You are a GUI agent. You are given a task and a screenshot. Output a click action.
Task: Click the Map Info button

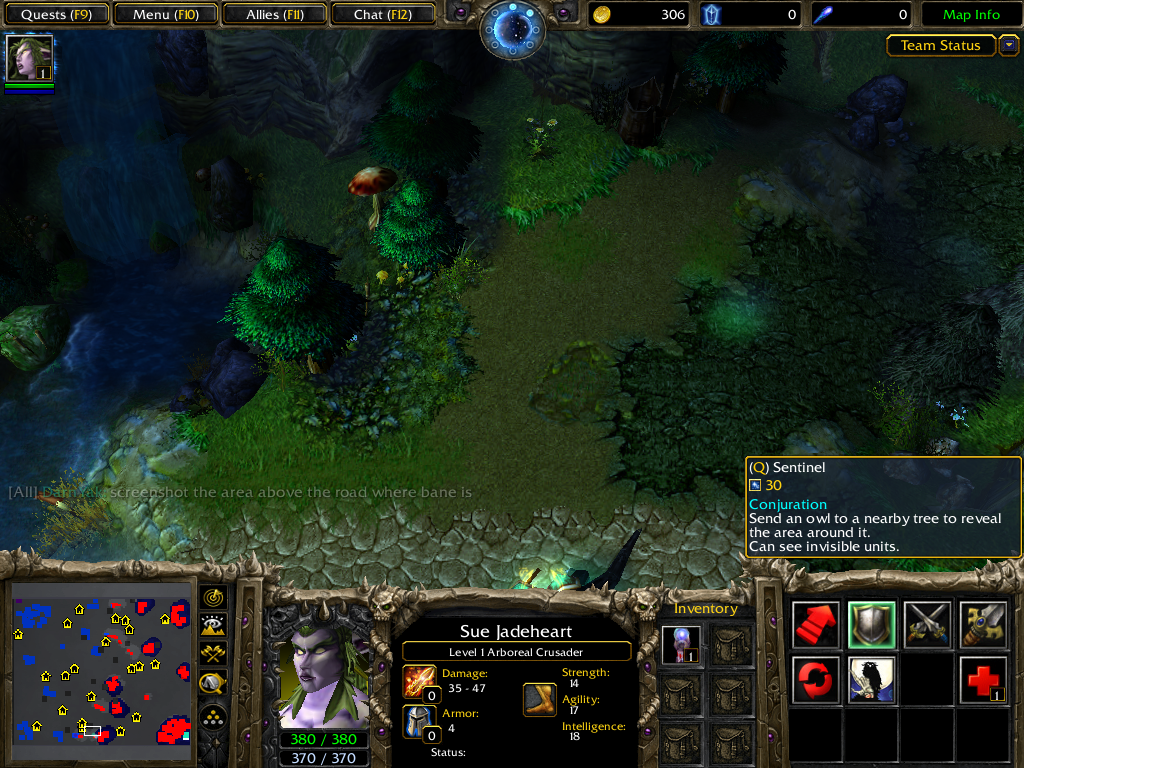point(971,15)
